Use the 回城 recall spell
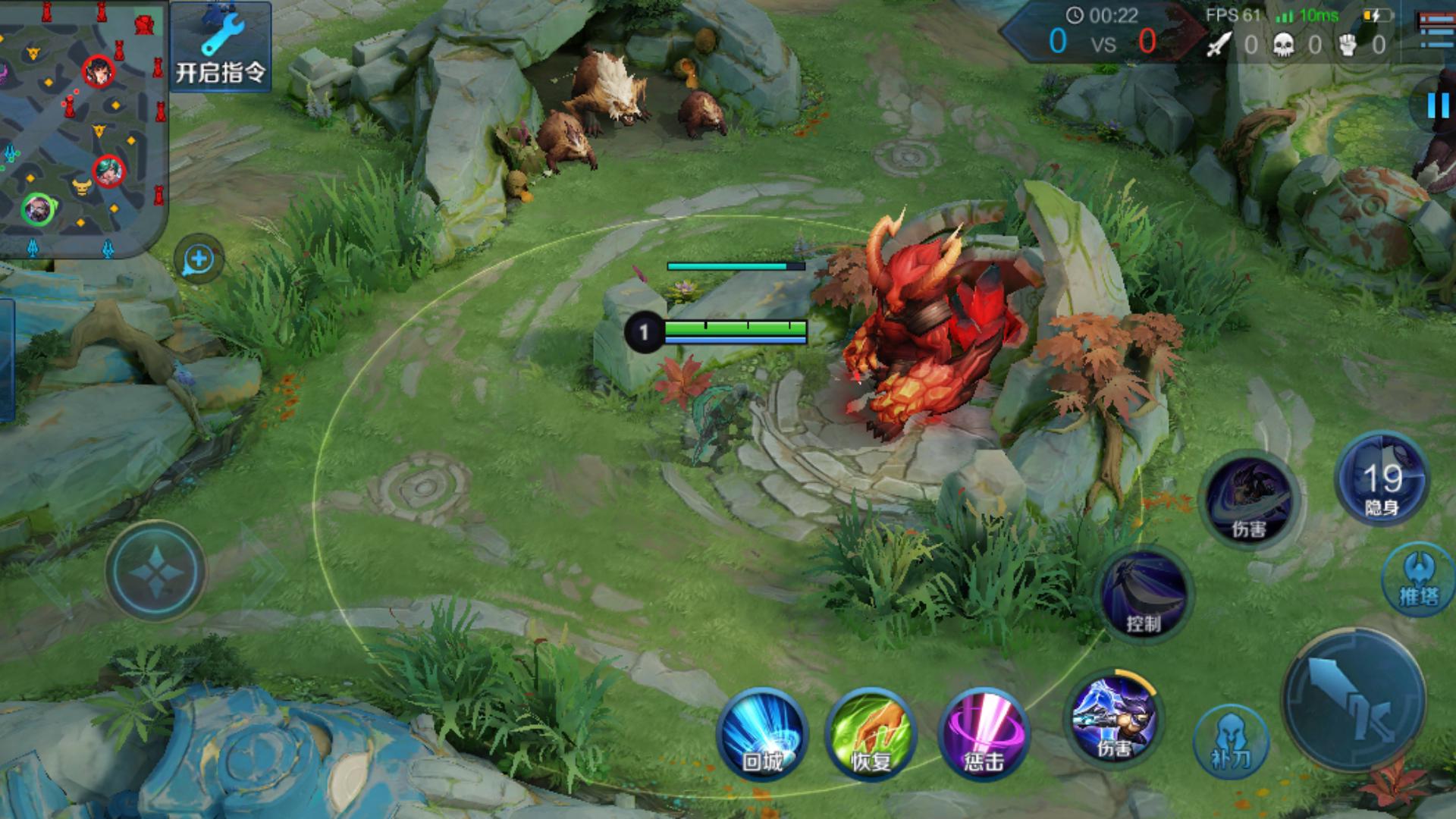Viewport: 1456px width, 819px height. (x=762, y=734)
